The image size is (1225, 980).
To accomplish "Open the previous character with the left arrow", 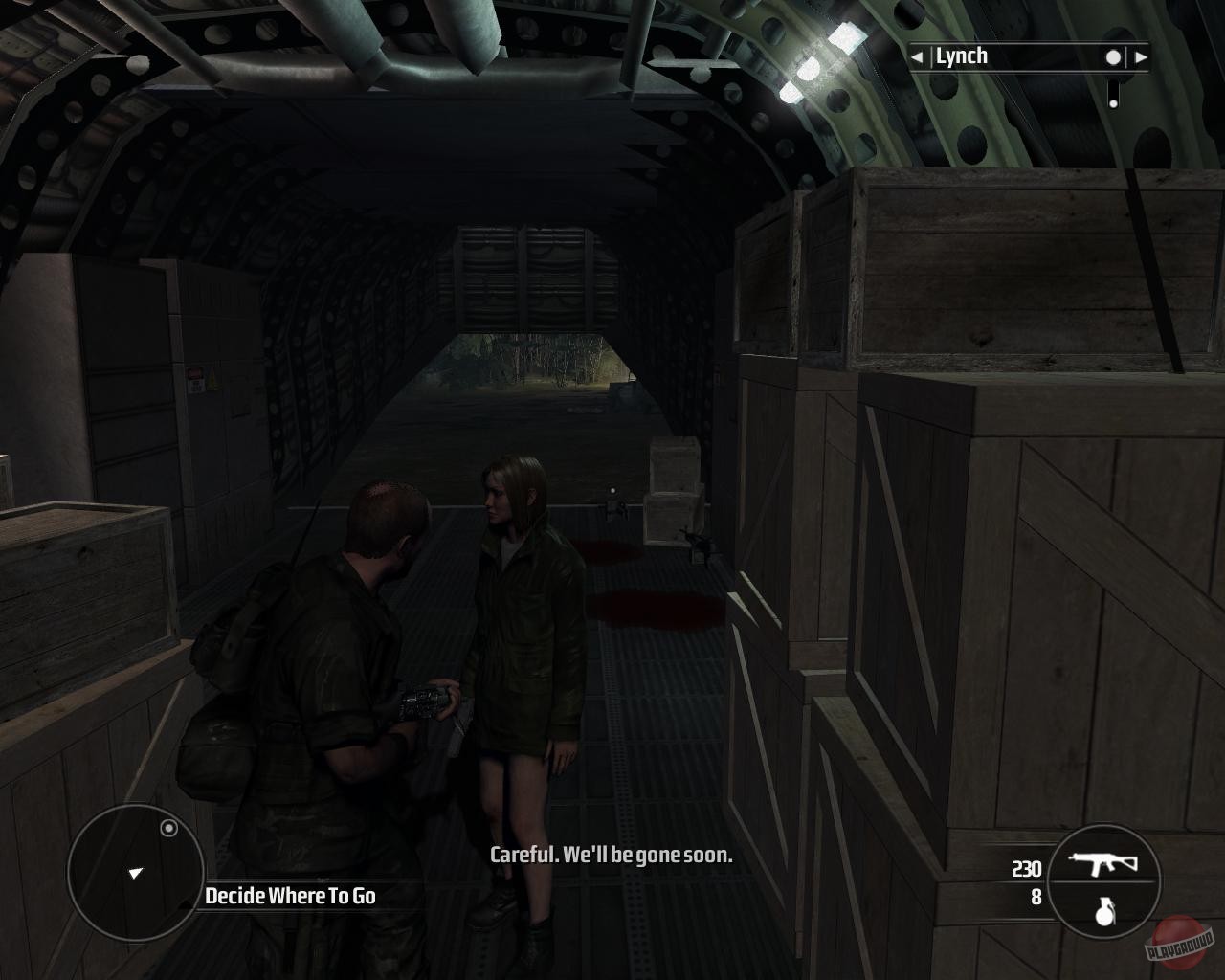I will click(917, 56).
